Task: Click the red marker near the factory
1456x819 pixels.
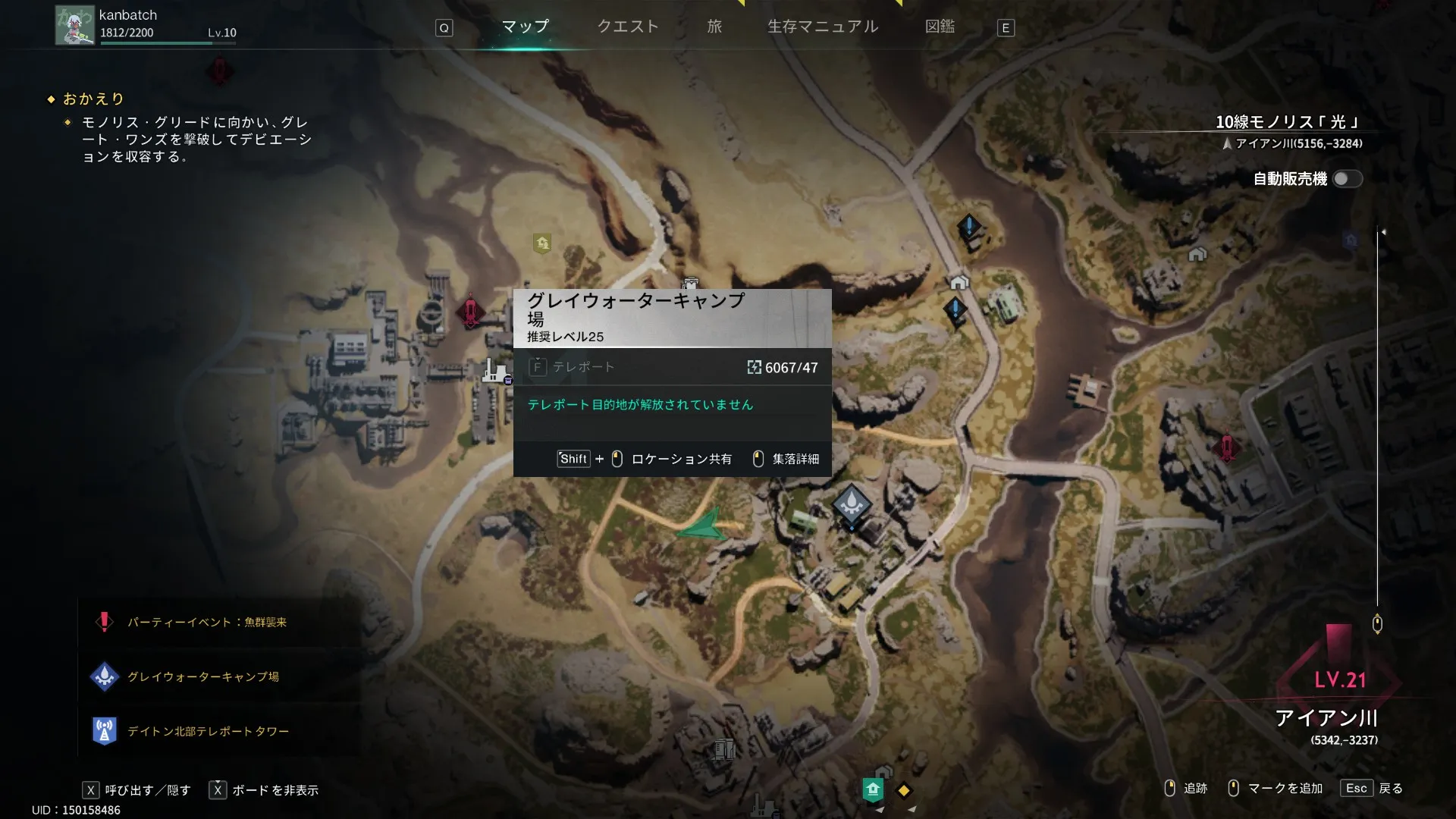Action: pos(470,311)
